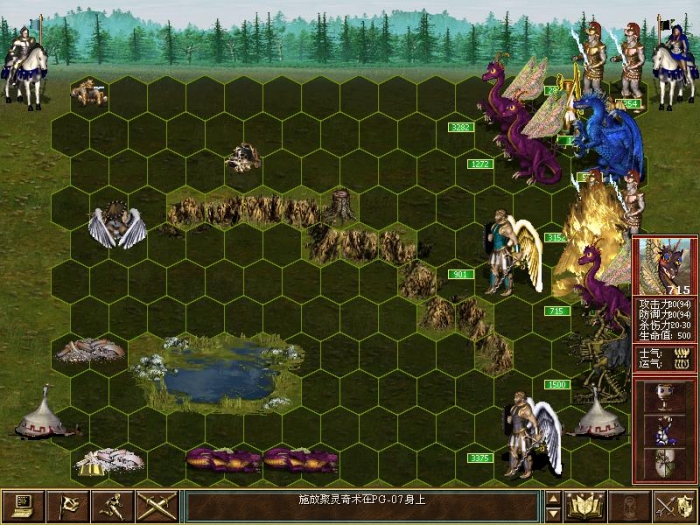Toggle auto-combat crossed swords button
The width and height of the screenshot is (700, 525).
pos(156,506)
